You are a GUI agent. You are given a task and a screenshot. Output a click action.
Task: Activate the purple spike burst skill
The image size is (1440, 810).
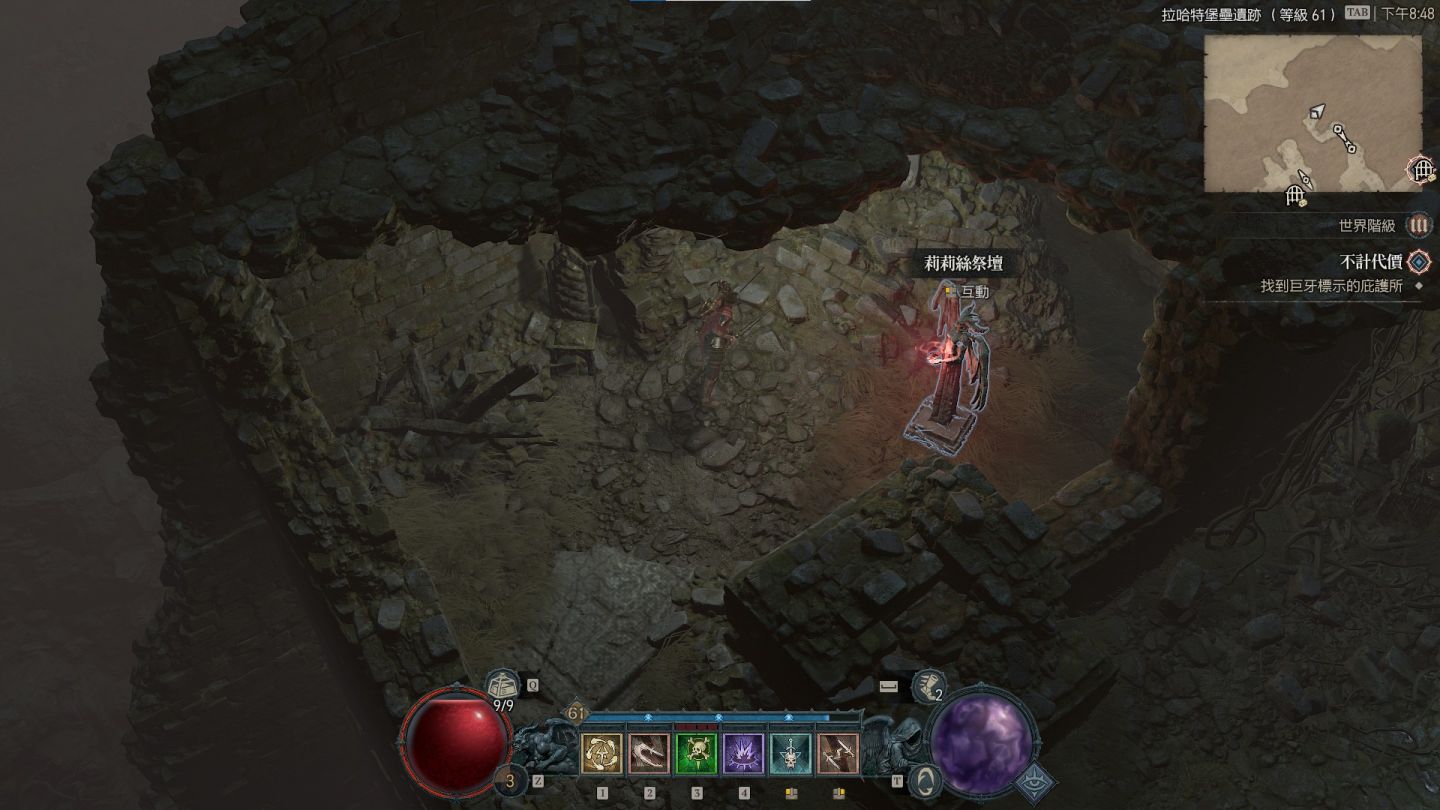pos(744,754)
